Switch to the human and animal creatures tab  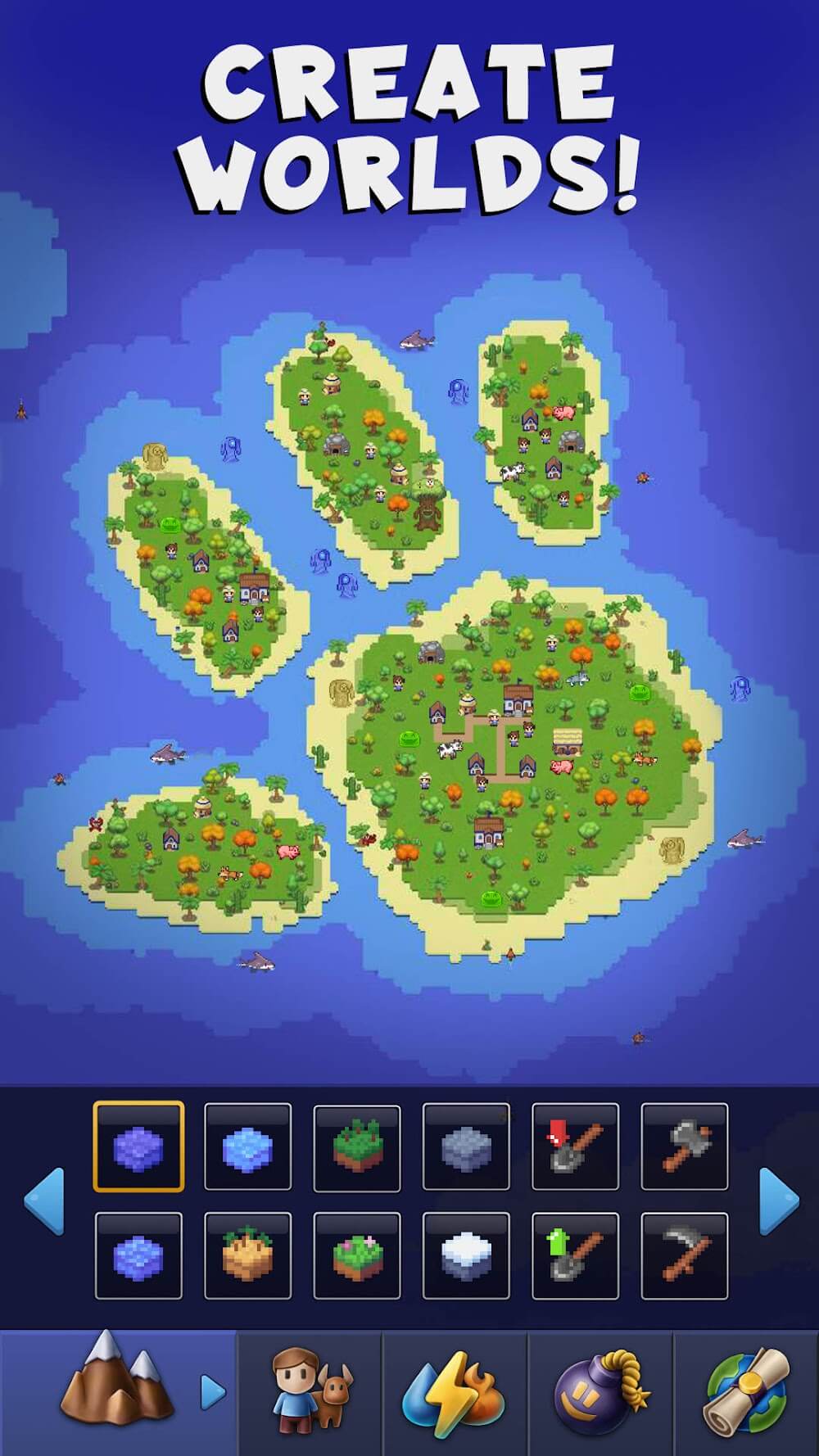310,1392
